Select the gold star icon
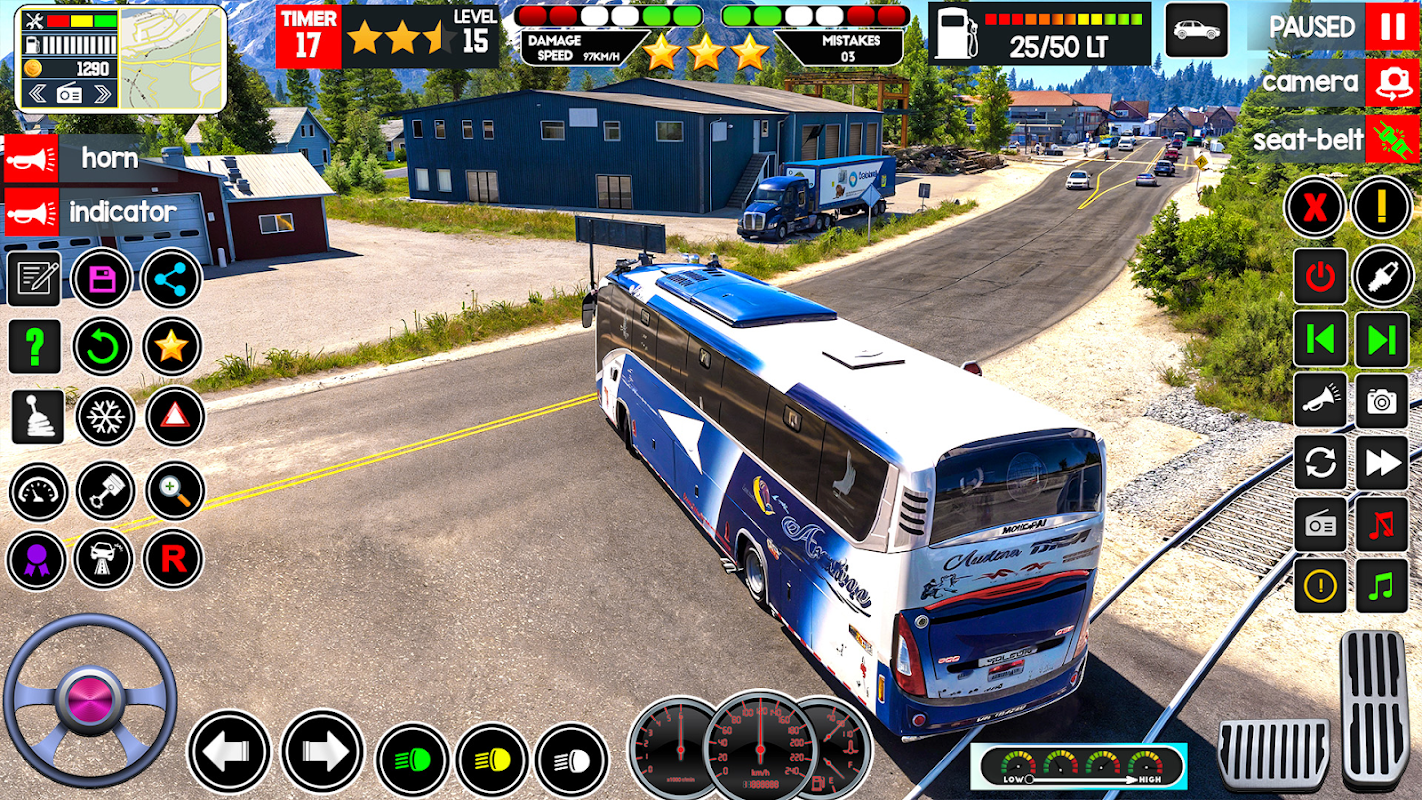The width and height of the screenshot is (1422, 800). (x=171, y=347)
